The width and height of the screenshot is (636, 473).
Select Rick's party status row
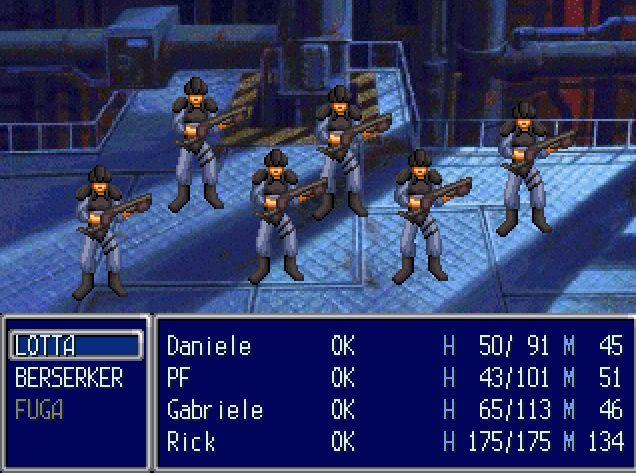395,442
